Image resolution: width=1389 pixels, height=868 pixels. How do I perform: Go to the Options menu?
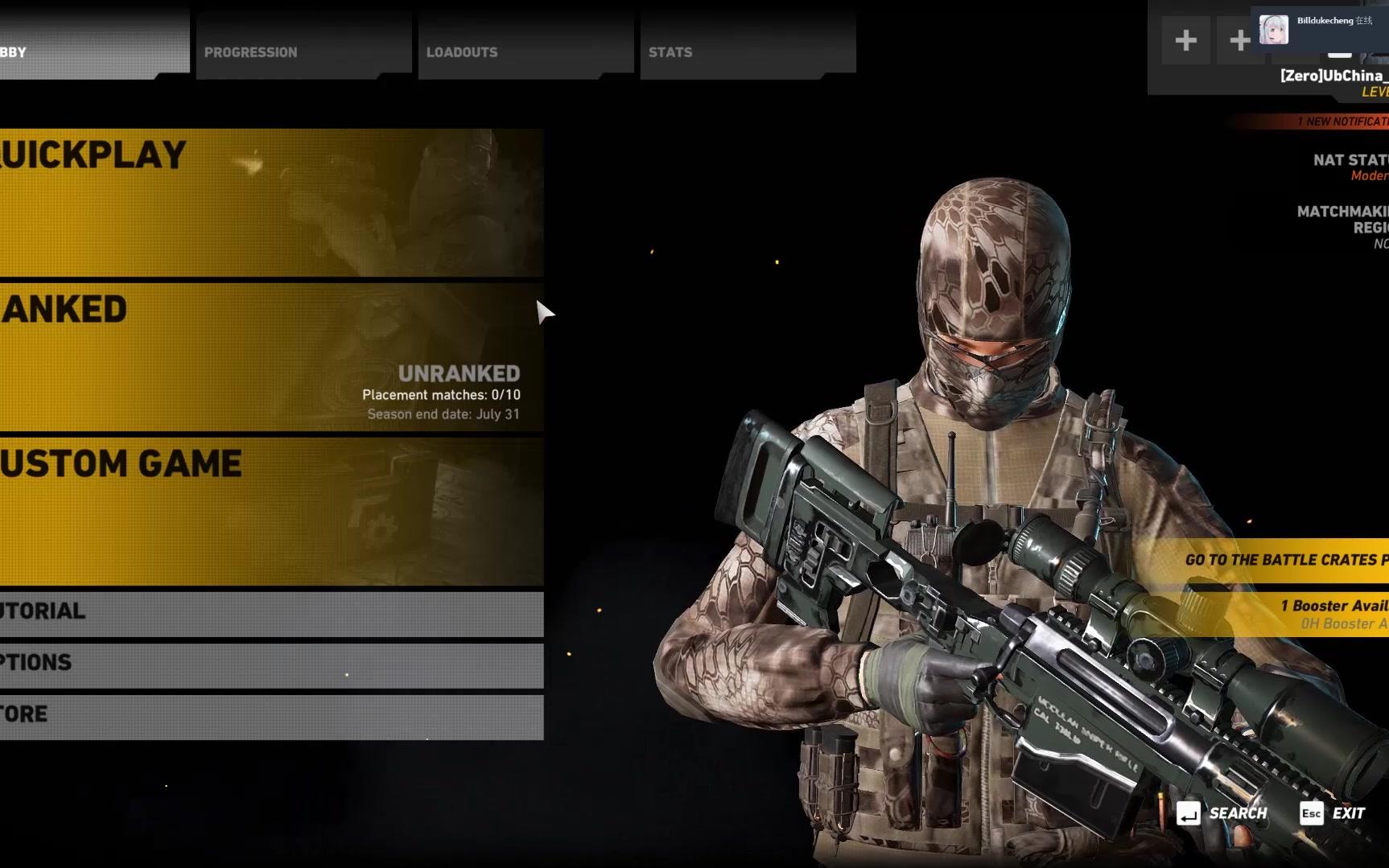271,665
